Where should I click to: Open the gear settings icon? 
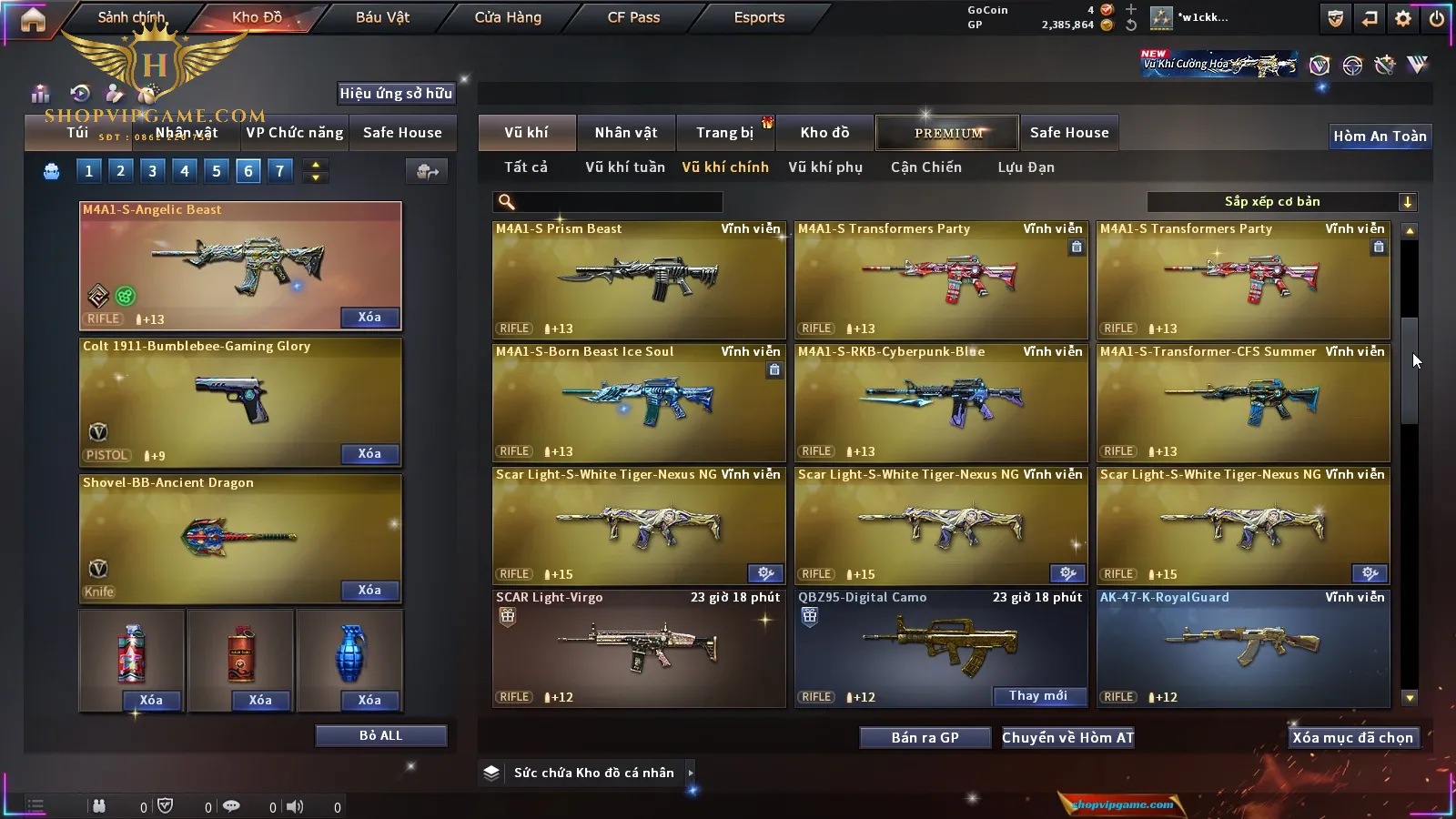coord(1403,18)
